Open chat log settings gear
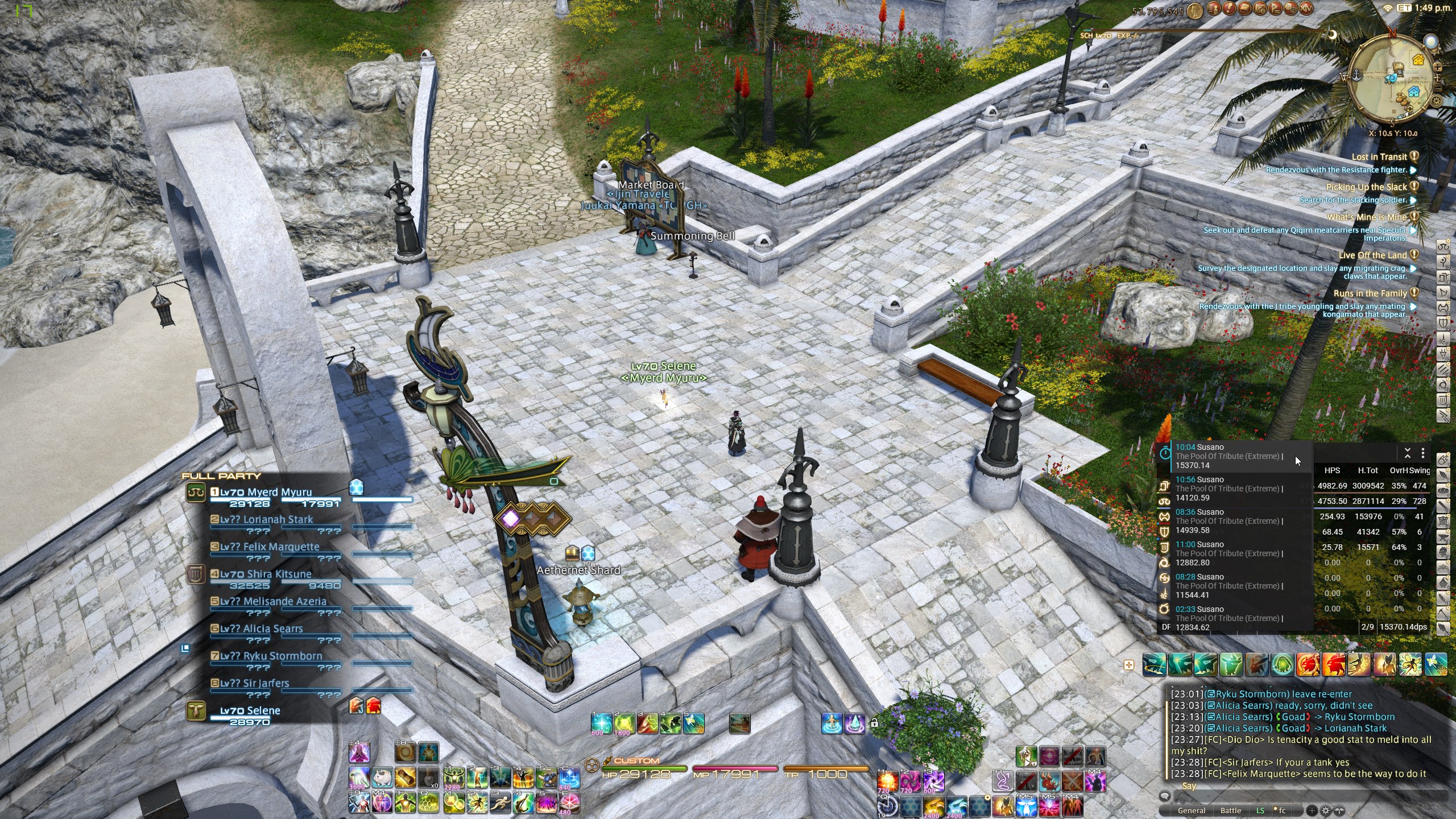Image resolution: width=1456 pixels, height=819 pixels. tap(1326, 810)
